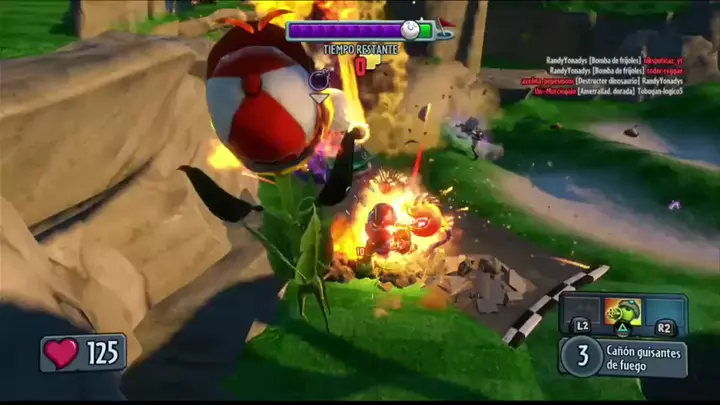Click the bomb objective marker icon
720x405 pixels.
(320, 79)
